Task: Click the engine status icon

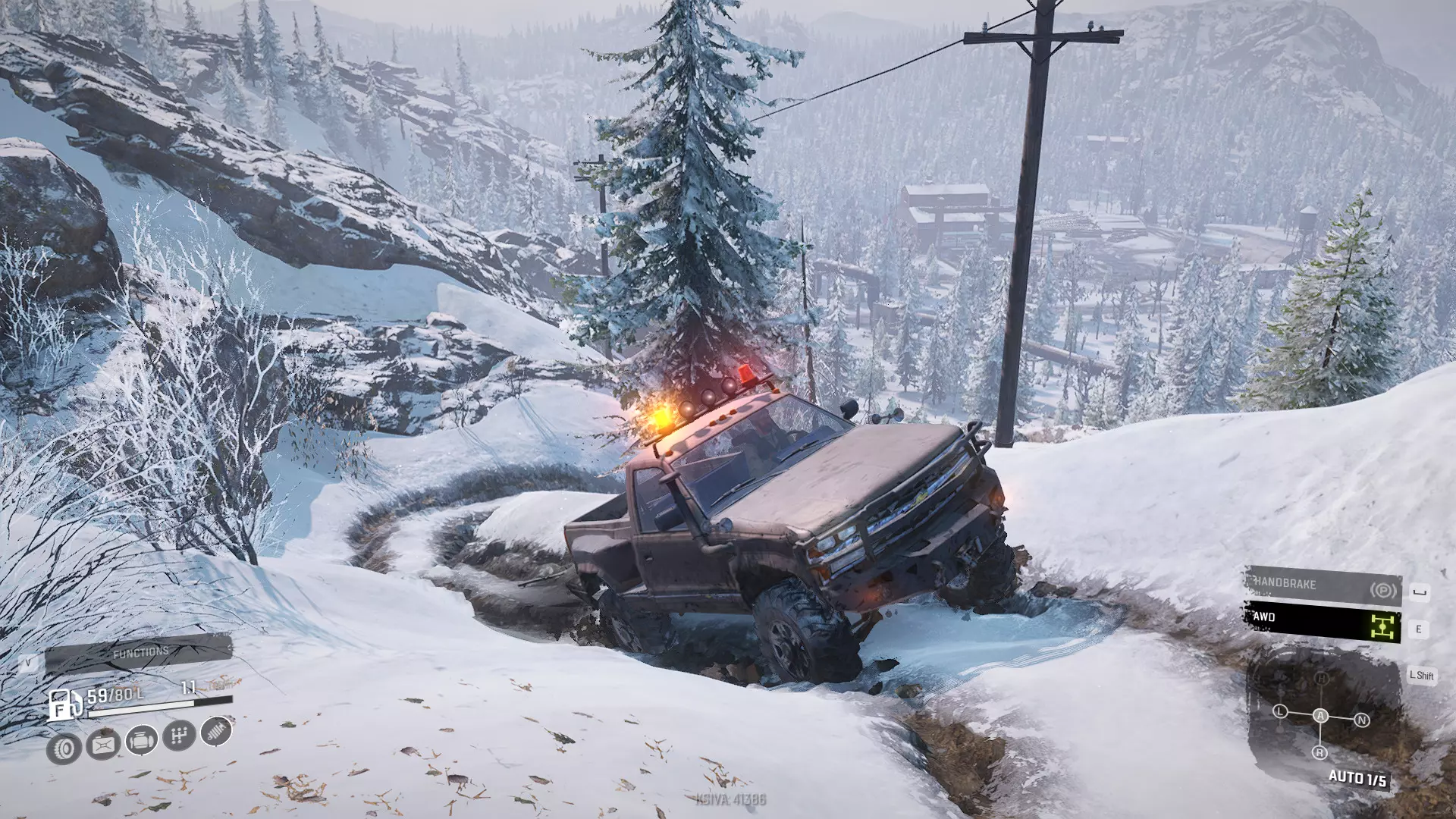Action: point(141,739)
